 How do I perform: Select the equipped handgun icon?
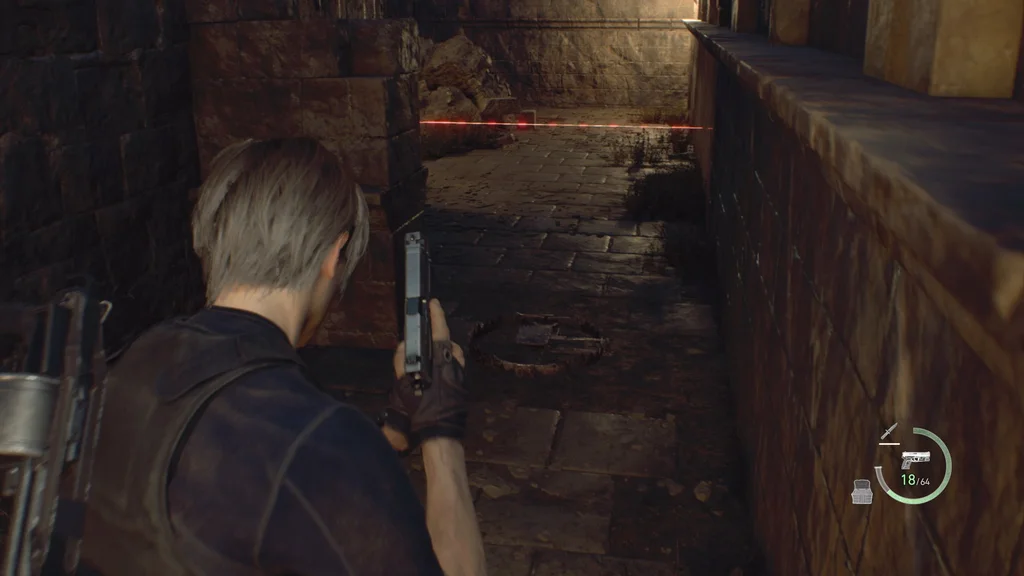pos(913,459)
